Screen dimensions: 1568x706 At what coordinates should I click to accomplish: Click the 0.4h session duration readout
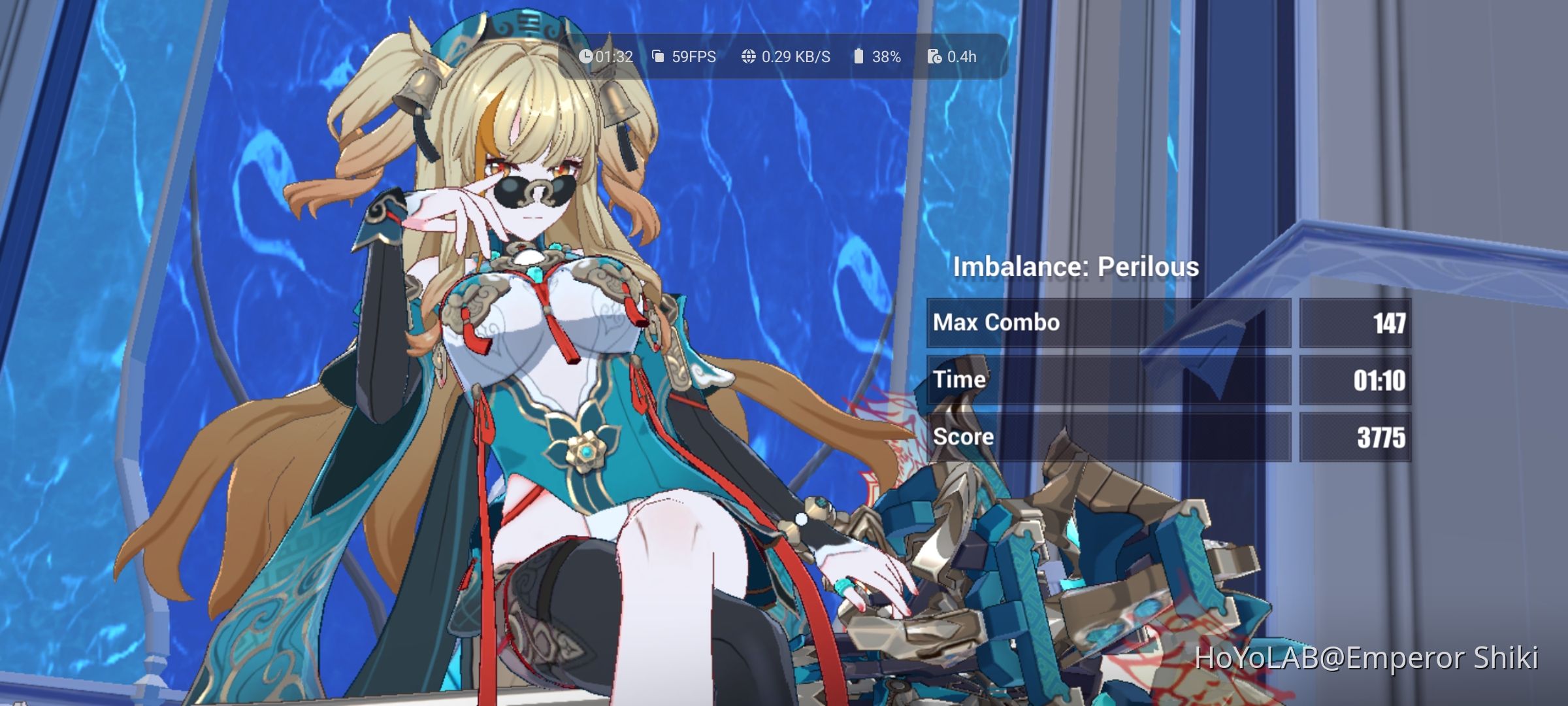coord(962,57)
